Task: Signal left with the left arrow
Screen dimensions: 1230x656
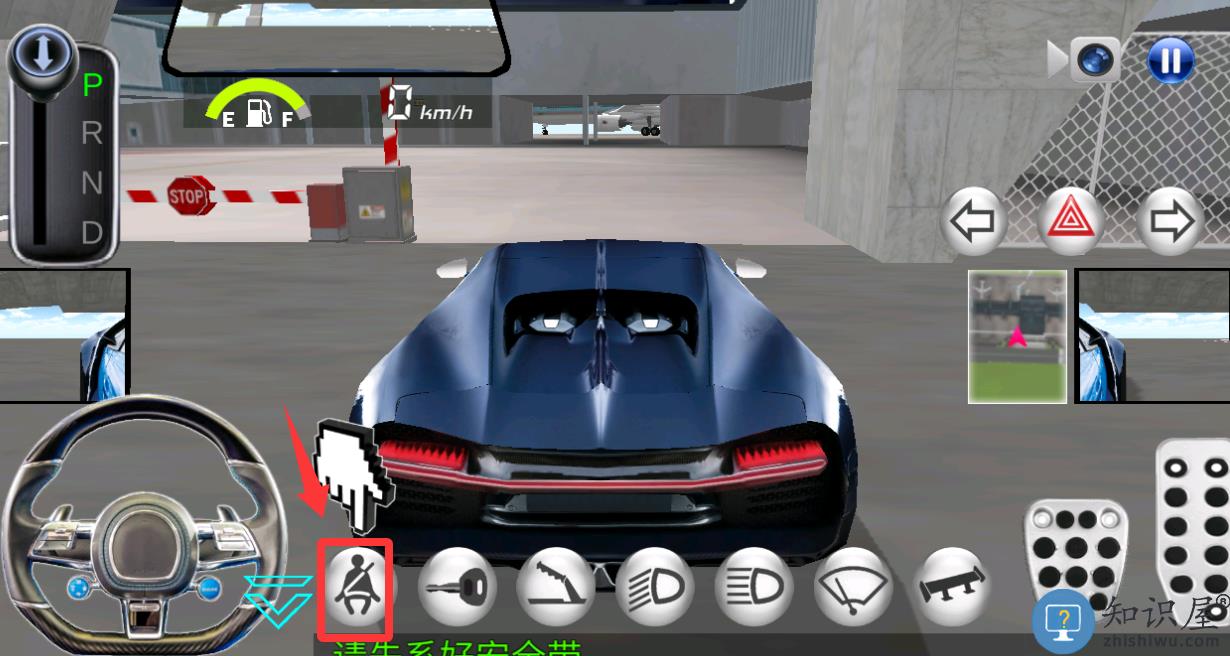Action: point(974,221)
